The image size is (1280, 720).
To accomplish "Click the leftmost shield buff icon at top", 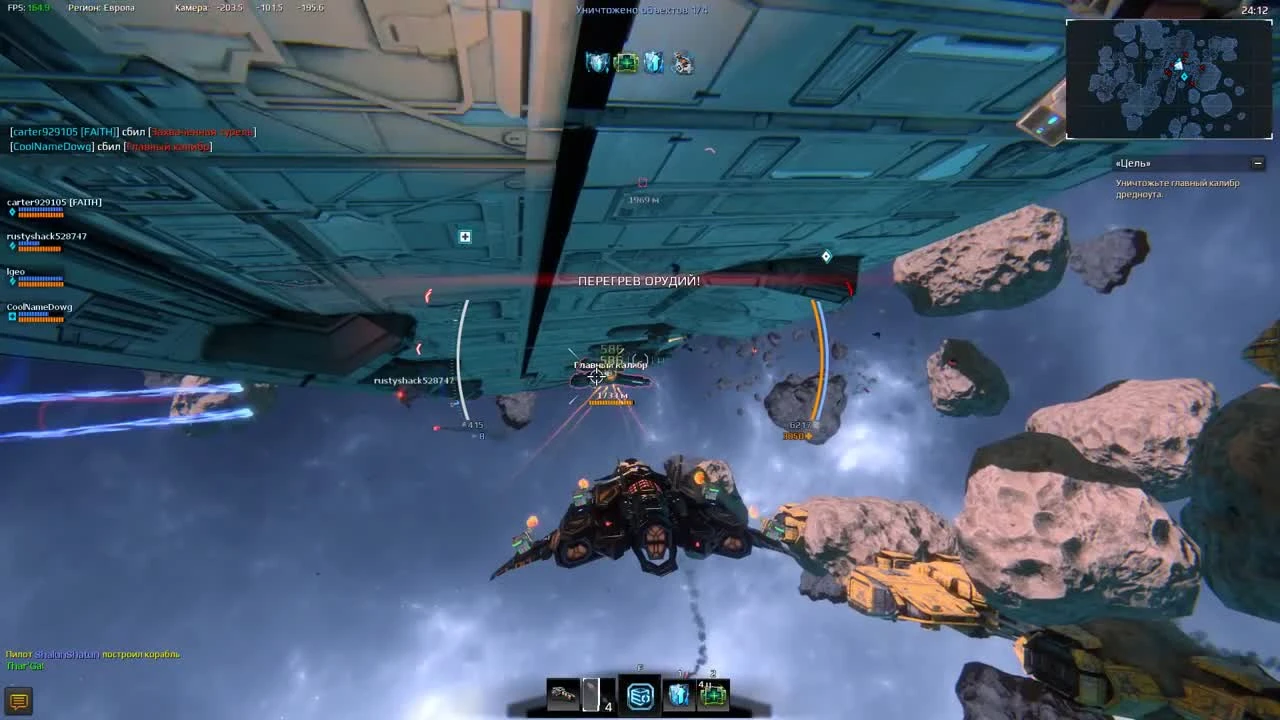I will 595,60.
